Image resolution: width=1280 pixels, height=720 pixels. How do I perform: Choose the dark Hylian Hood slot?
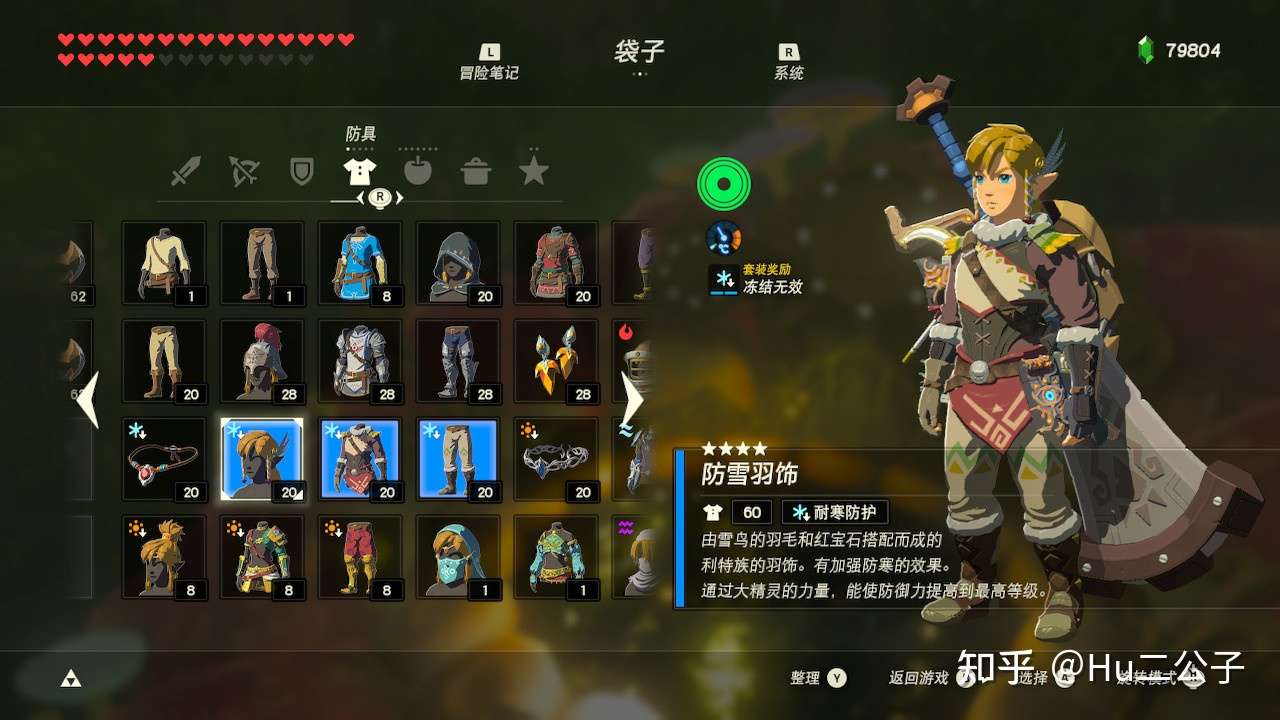458,263
